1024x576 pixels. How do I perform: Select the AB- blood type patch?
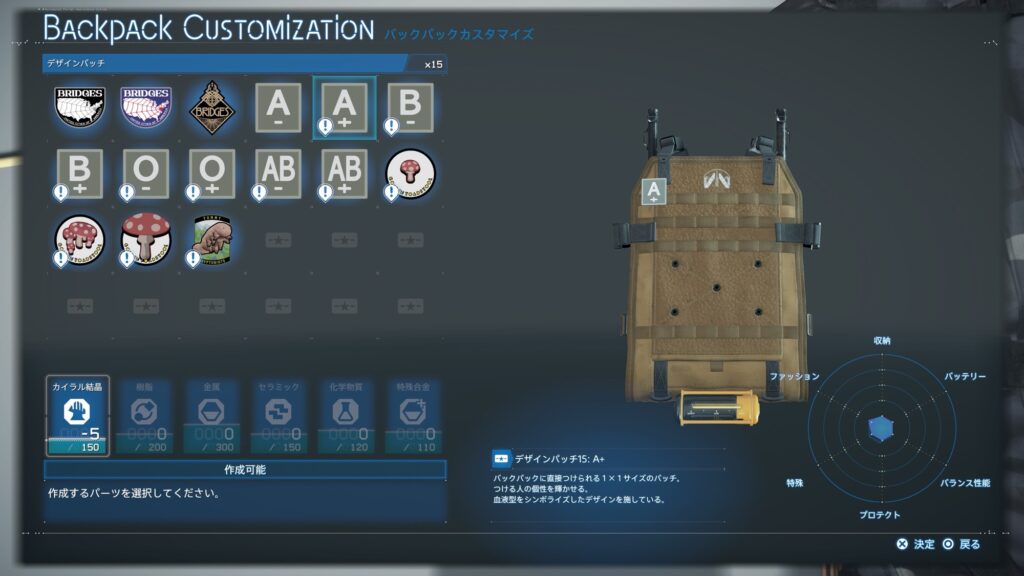click(278, 174)
